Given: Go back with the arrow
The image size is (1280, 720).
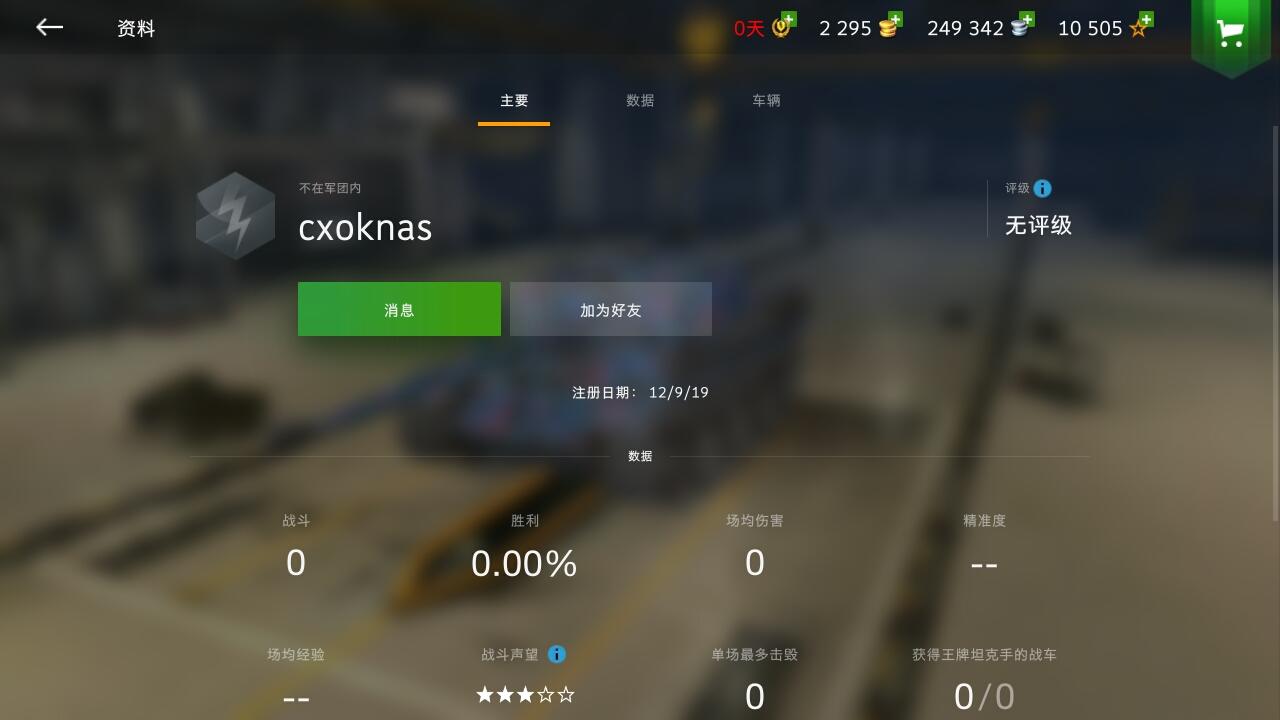Looking at the screenshot, I should (x=48, y=27).
